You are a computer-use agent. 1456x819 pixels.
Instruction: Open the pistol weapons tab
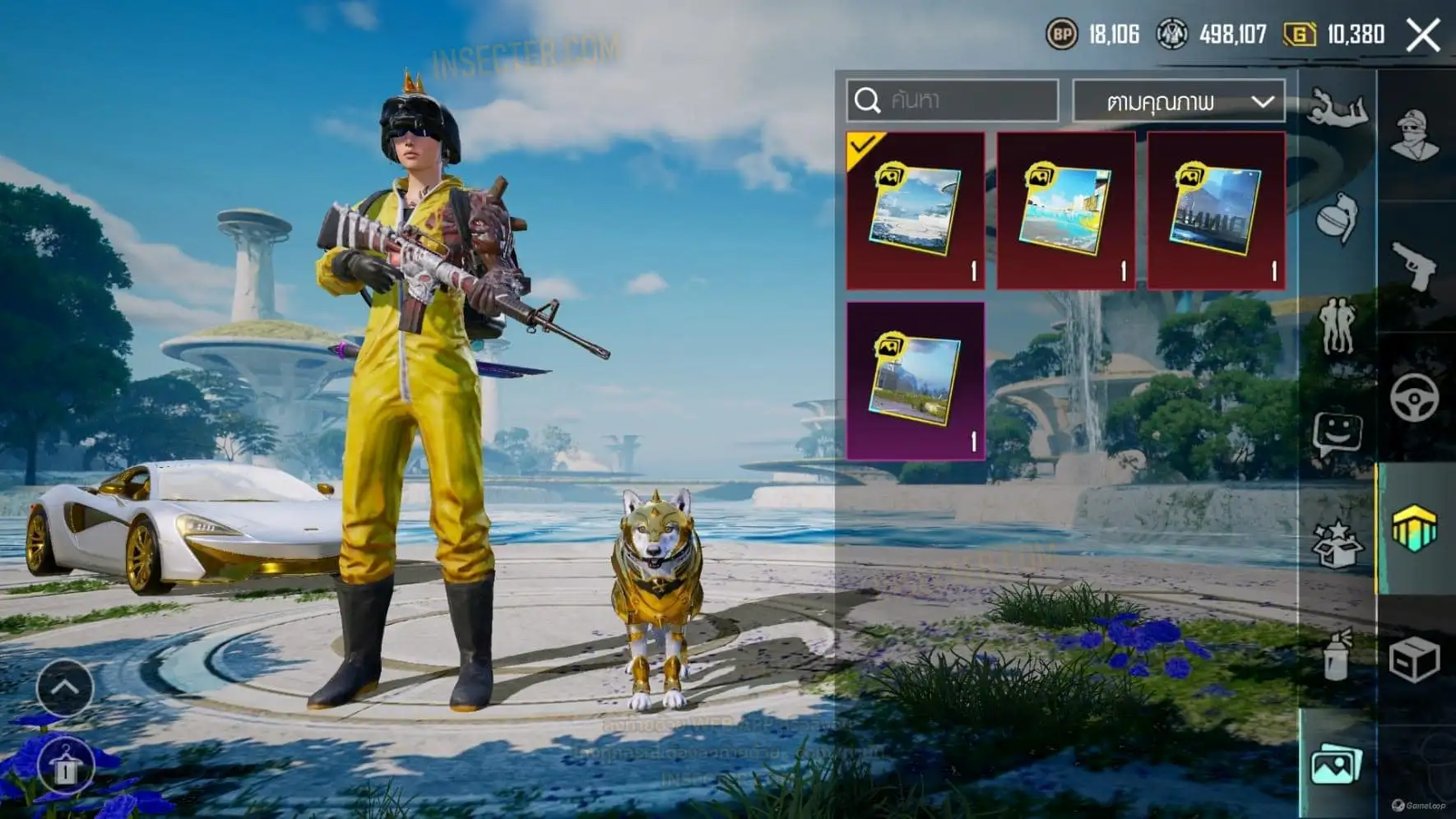pyautogui.click(x=1415, y=265)
